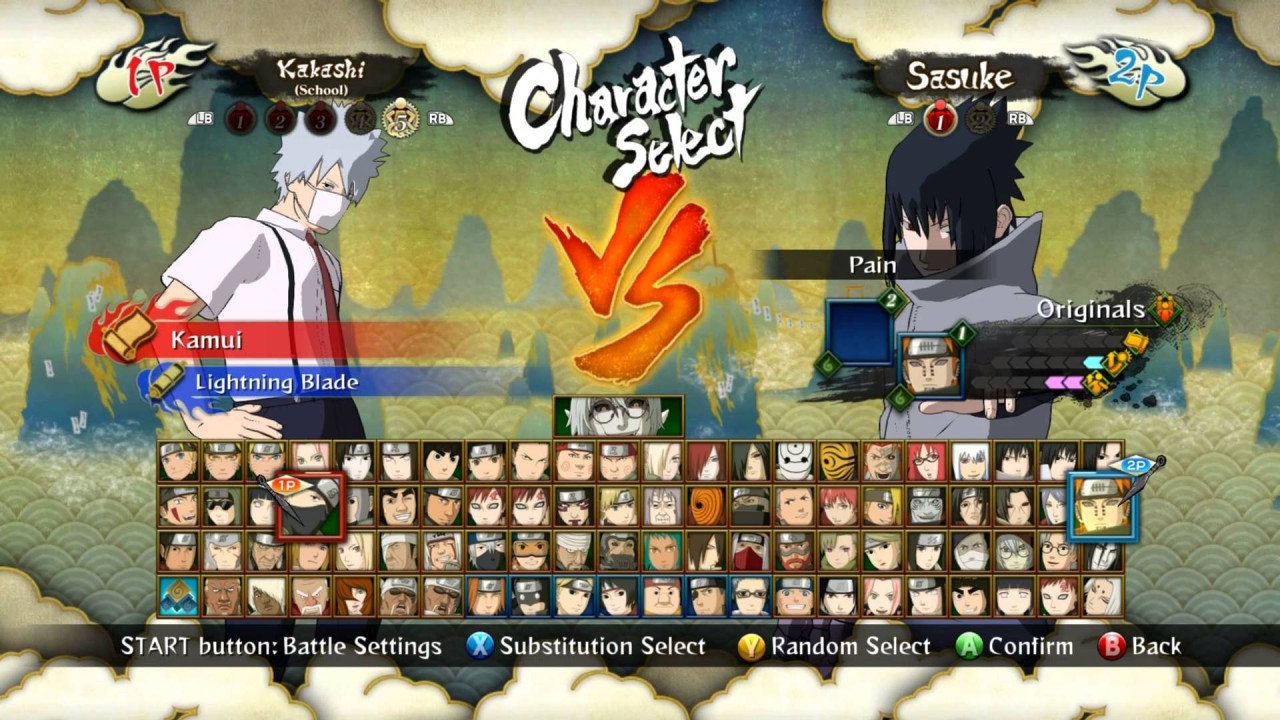Select the orange spiral-masked Tobi portrait

pyautogui.click(x=705, y=506)
